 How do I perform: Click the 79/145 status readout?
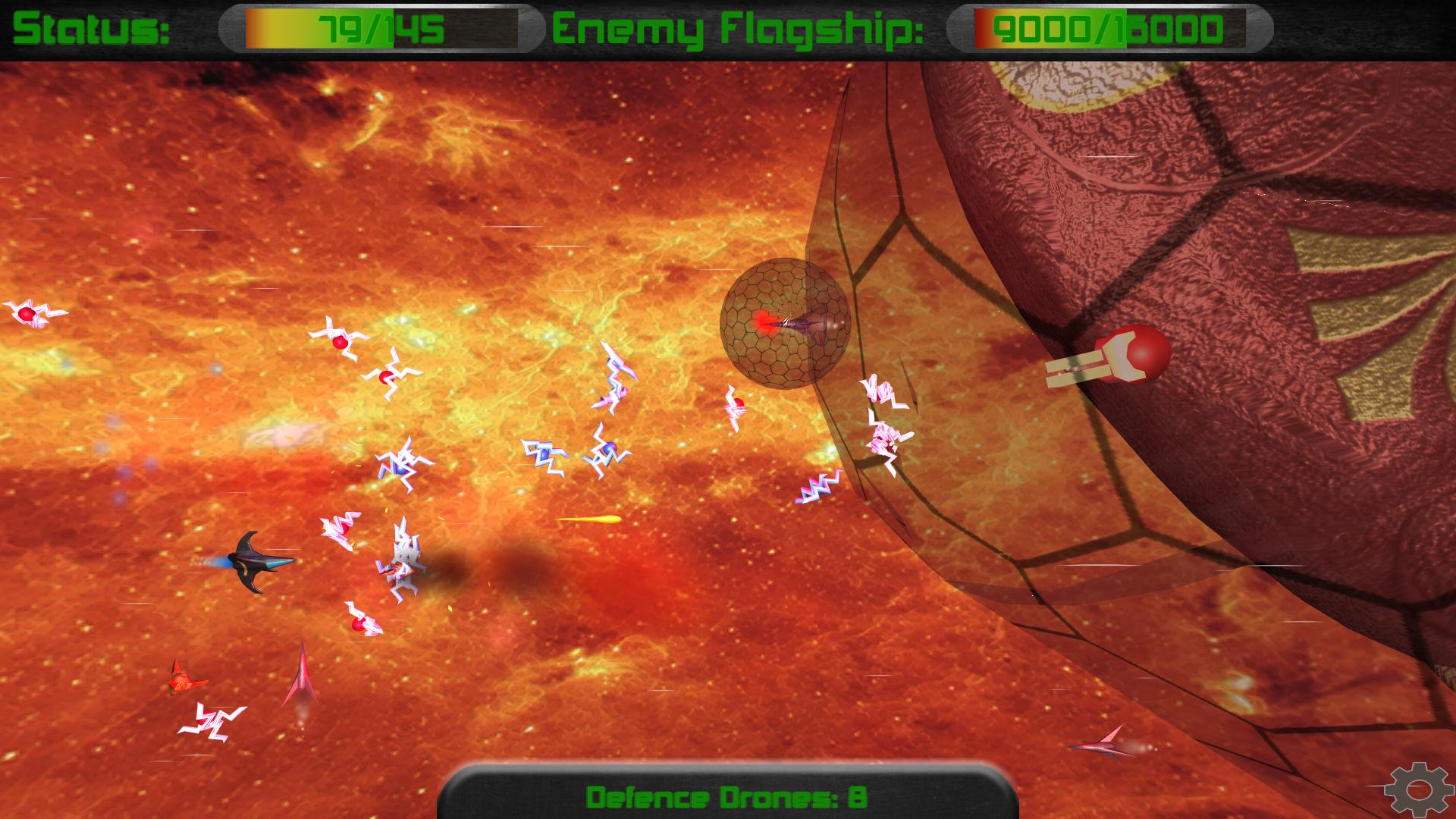(x=379, y=29)
